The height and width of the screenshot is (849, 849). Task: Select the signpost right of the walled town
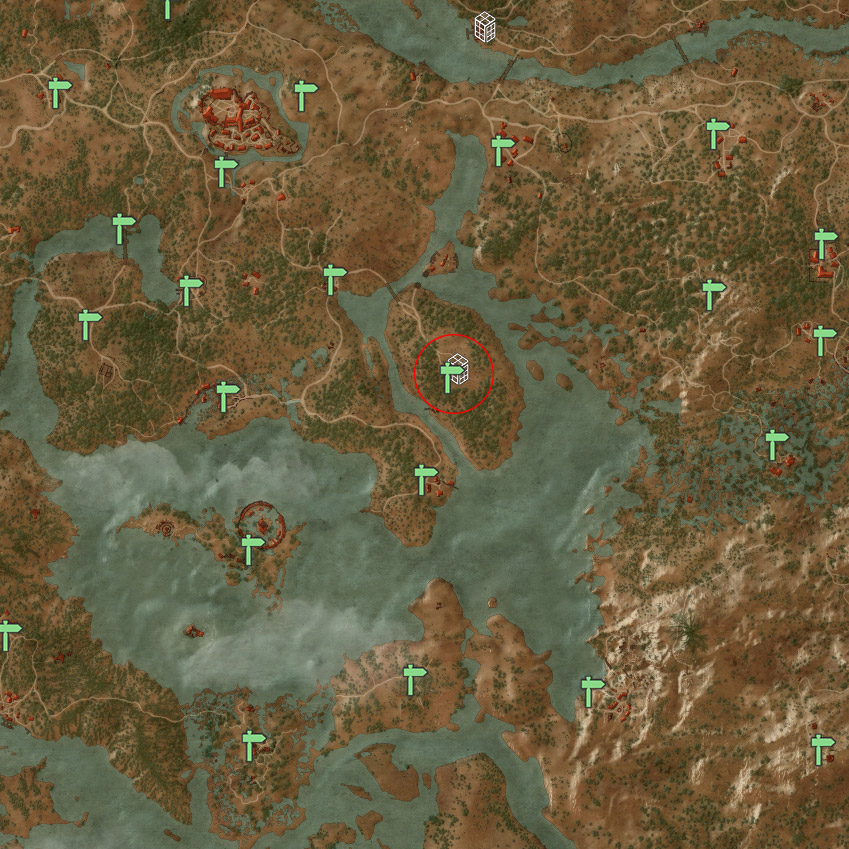(x=304, y=96)
